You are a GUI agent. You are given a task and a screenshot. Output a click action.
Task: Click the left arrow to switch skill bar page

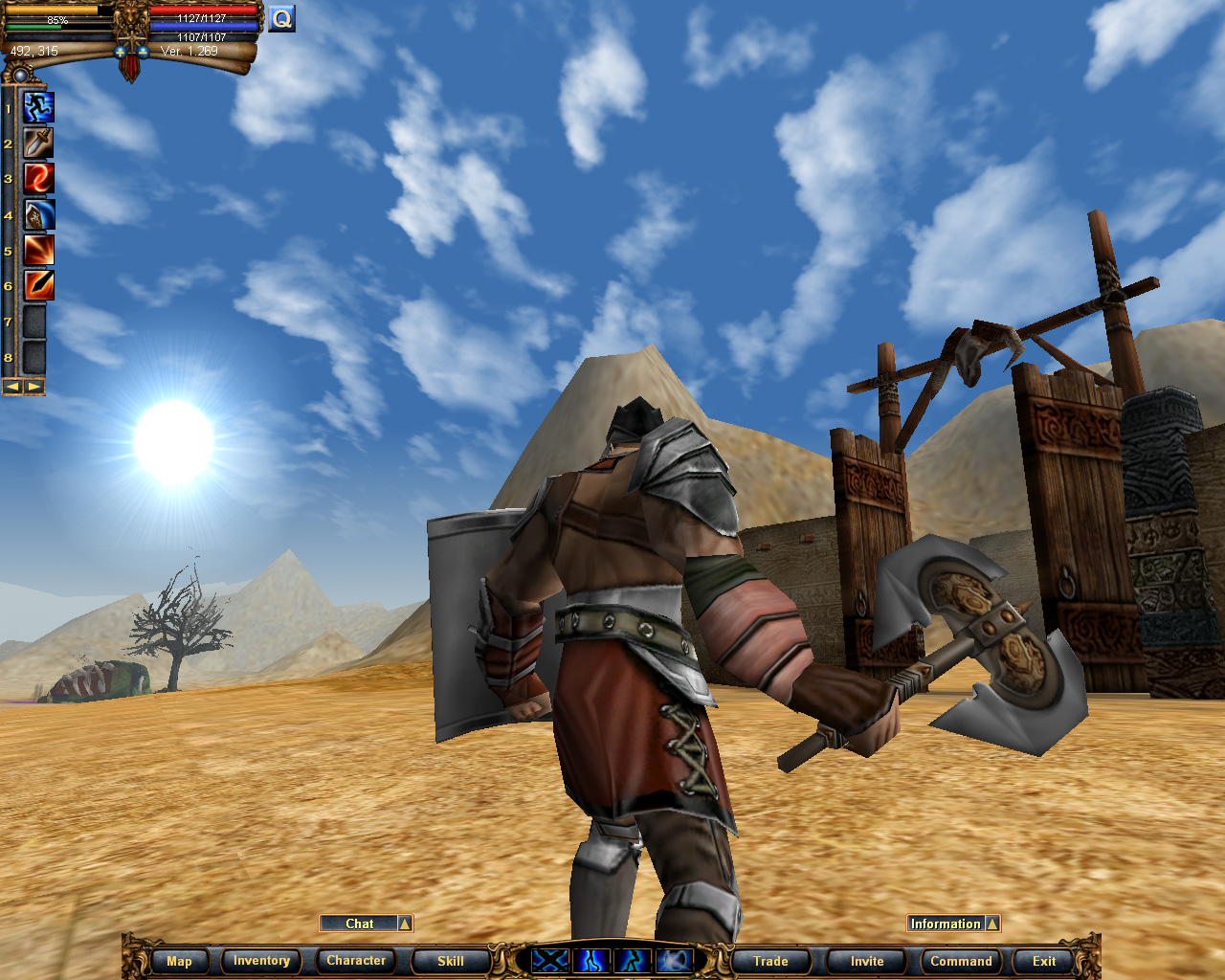pos(11,387)
